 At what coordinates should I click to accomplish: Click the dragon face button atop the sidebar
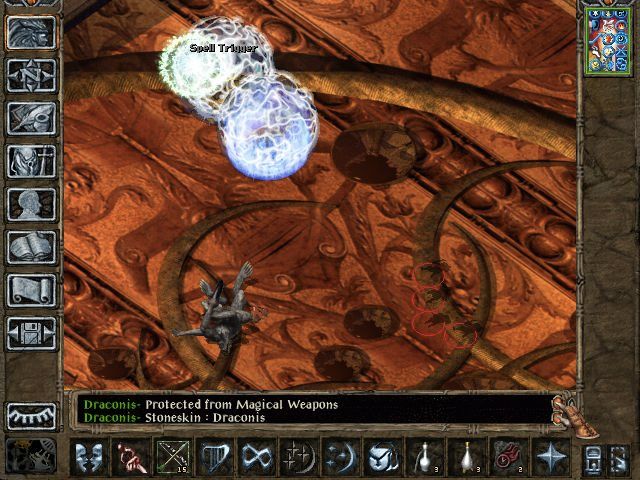click(x=31, y=33)
